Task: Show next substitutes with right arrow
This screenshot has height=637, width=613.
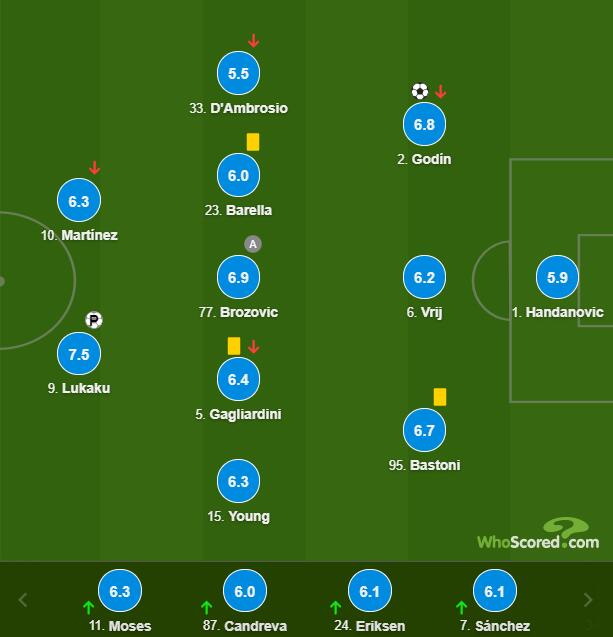Action: point(589,600)
